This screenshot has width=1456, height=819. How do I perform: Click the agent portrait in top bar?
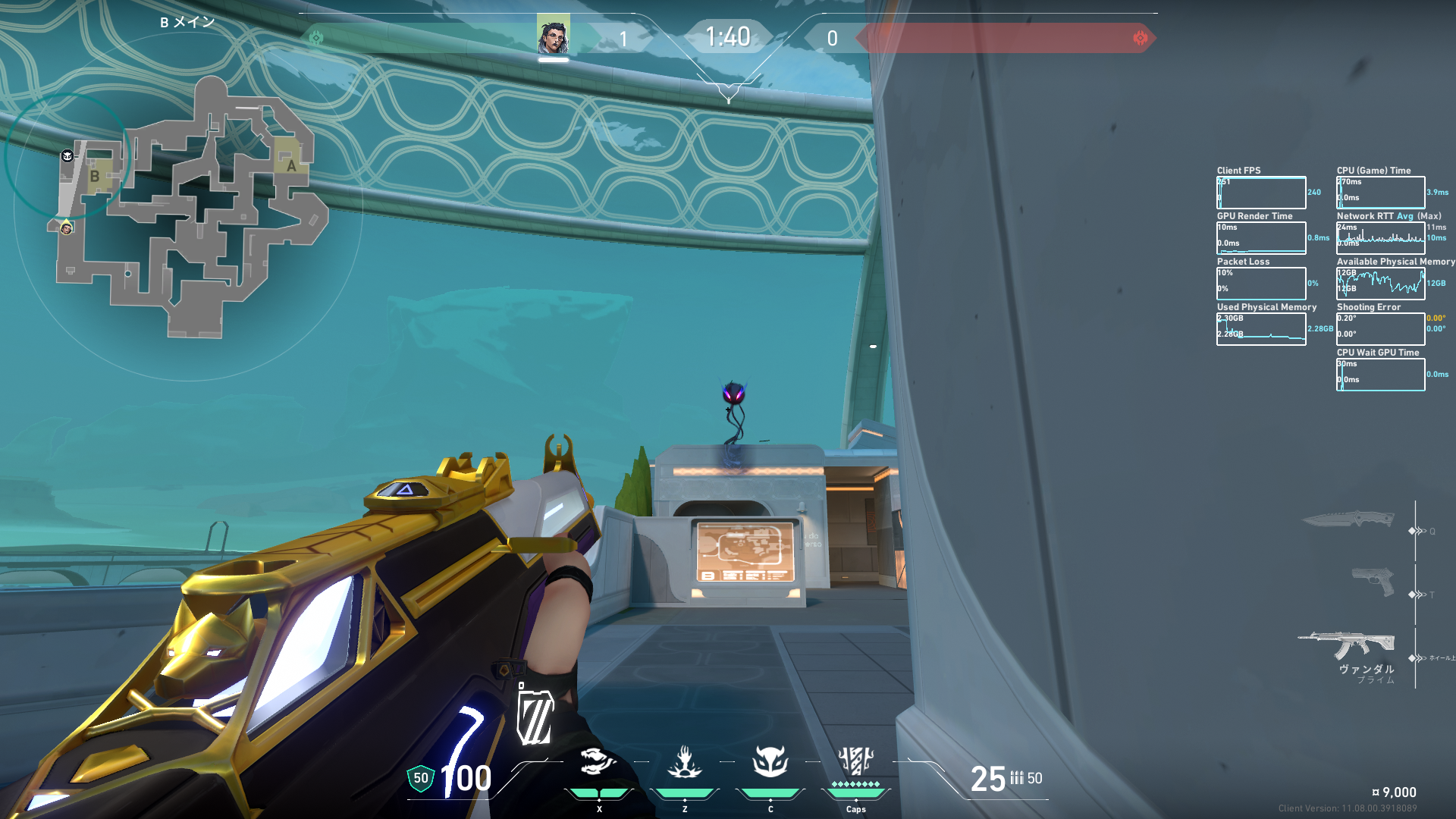coord(553,36)
